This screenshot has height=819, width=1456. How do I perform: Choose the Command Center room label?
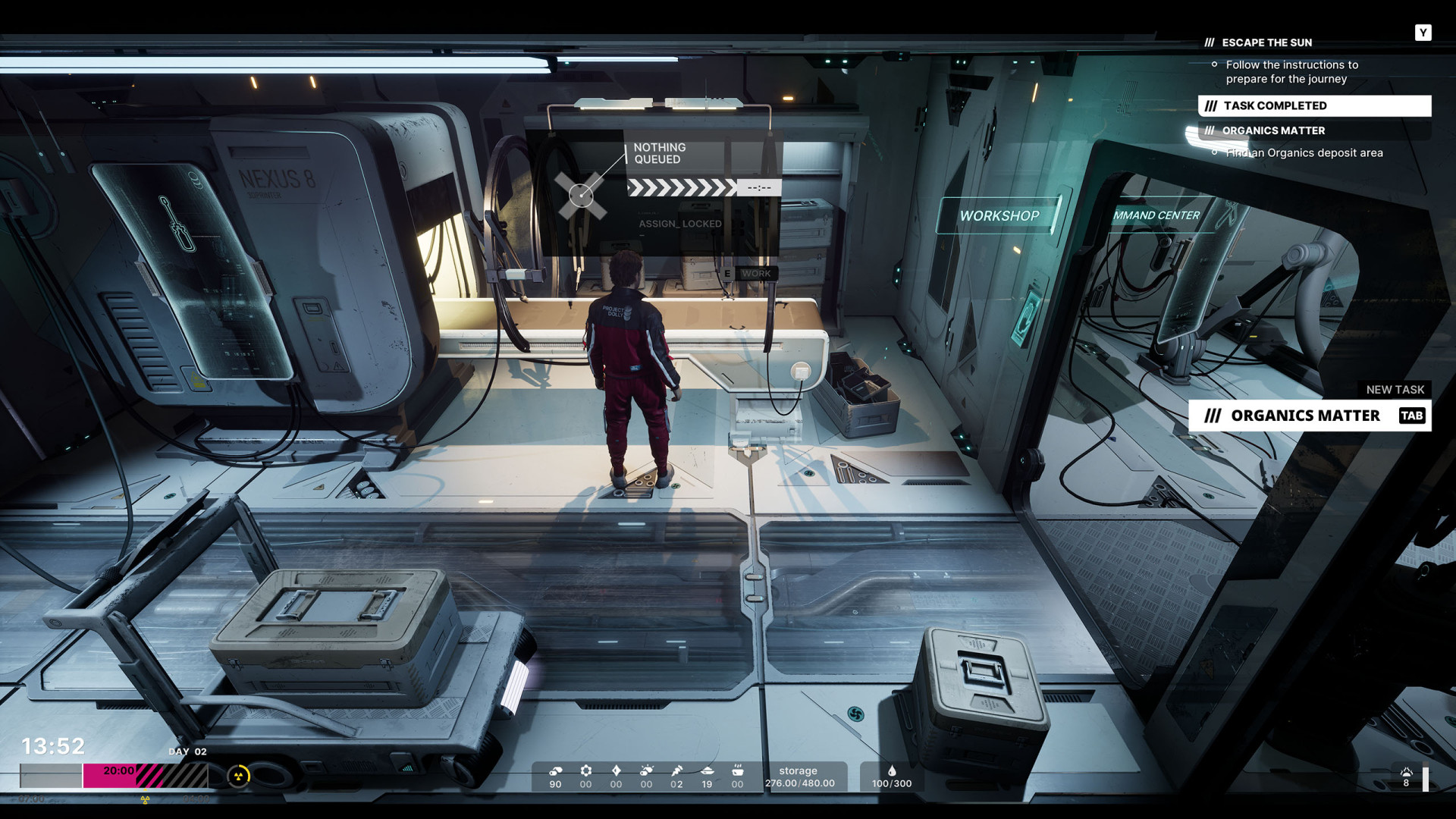(x=1156, y=215)
